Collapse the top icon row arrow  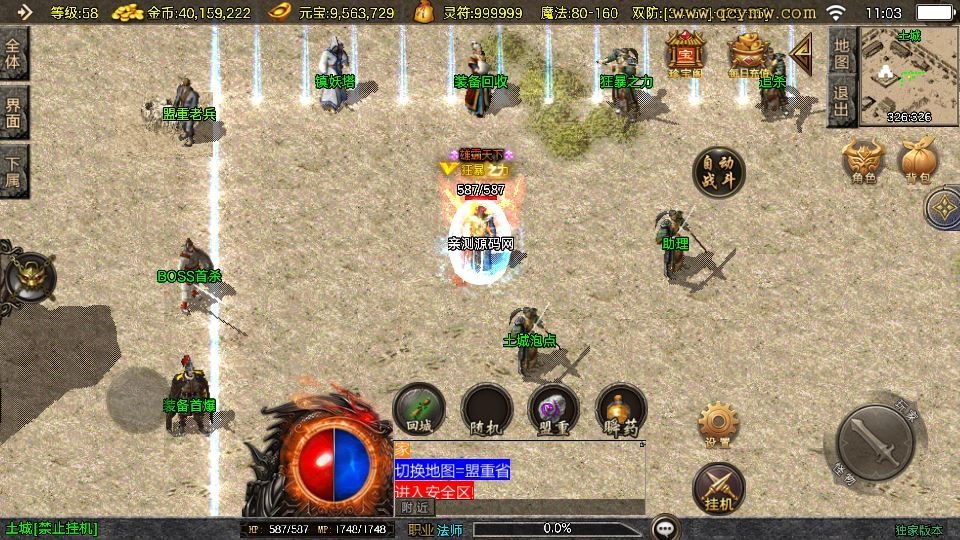(x=800, y=48)
